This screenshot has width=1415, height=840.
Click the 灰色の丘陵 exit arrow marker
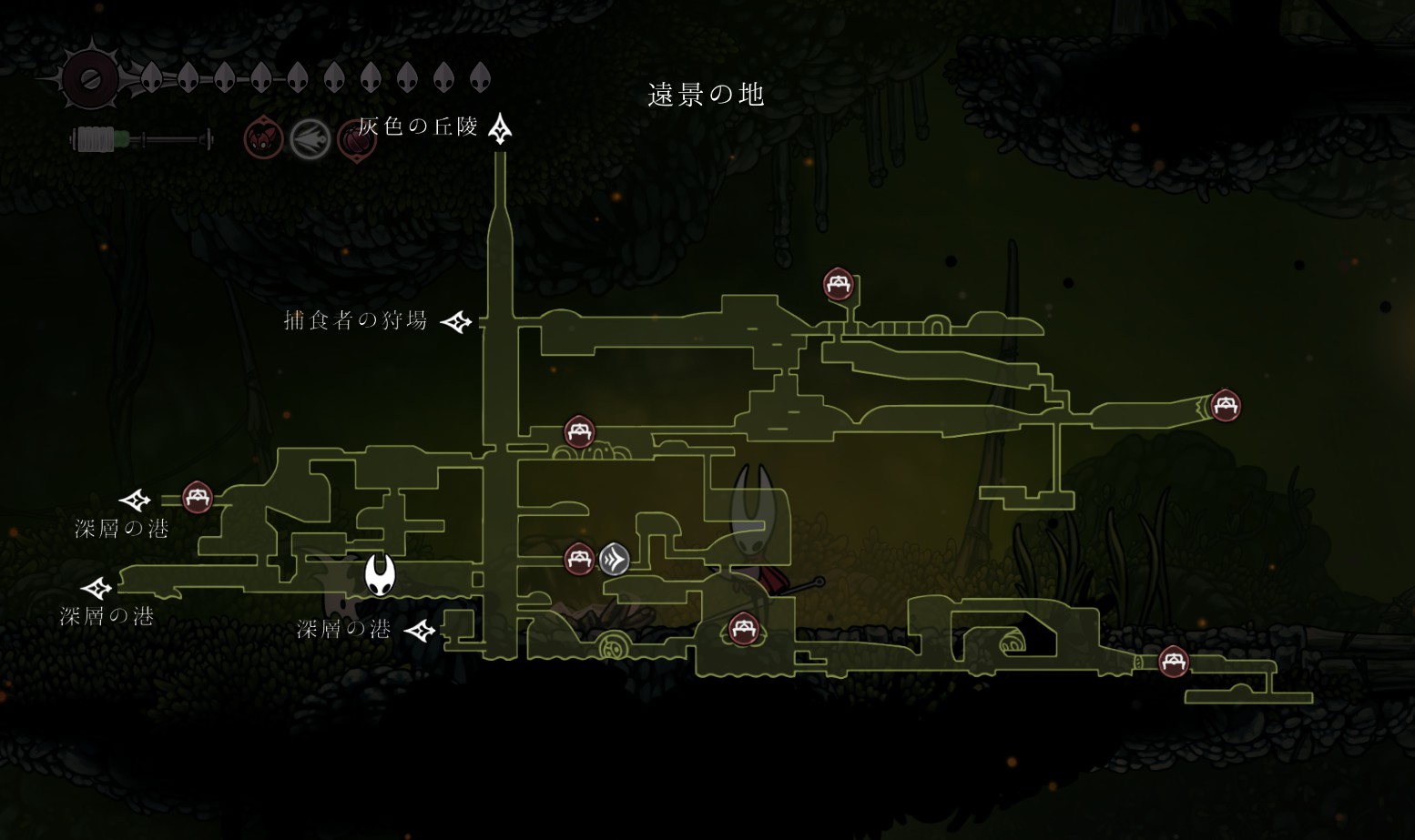[x=500, y=128]
